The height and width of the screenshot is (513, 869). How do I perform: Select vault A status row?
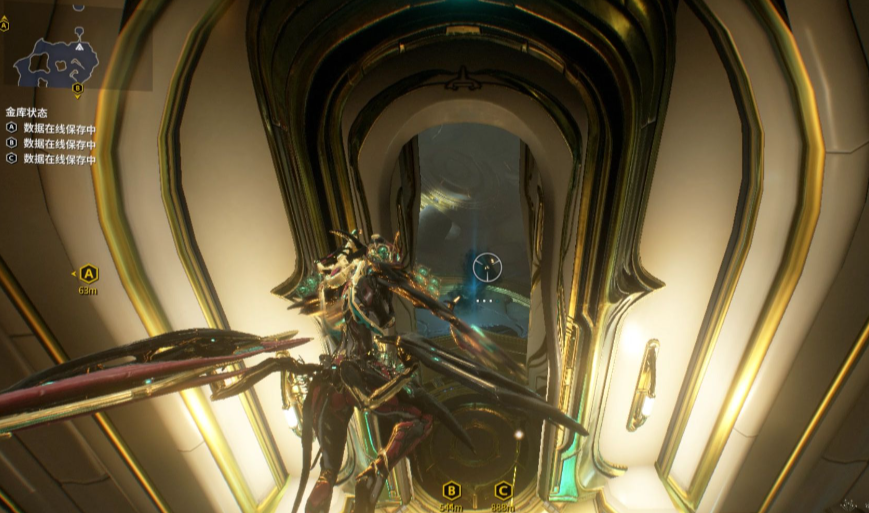tap(52, 128)
